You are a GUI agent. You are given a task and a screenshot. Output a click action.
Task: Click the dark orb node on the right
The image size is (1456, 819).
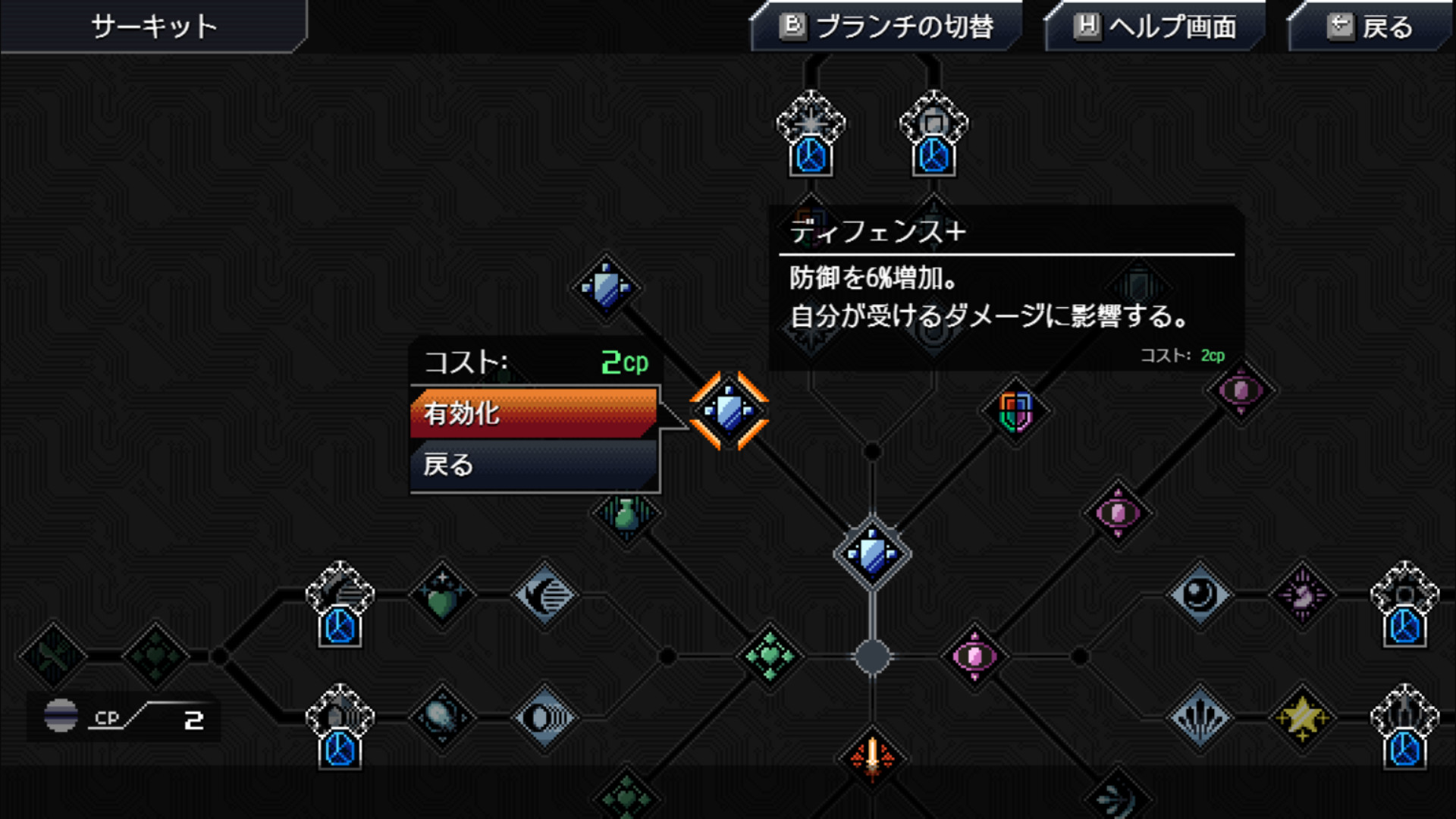coord(1198,593)
